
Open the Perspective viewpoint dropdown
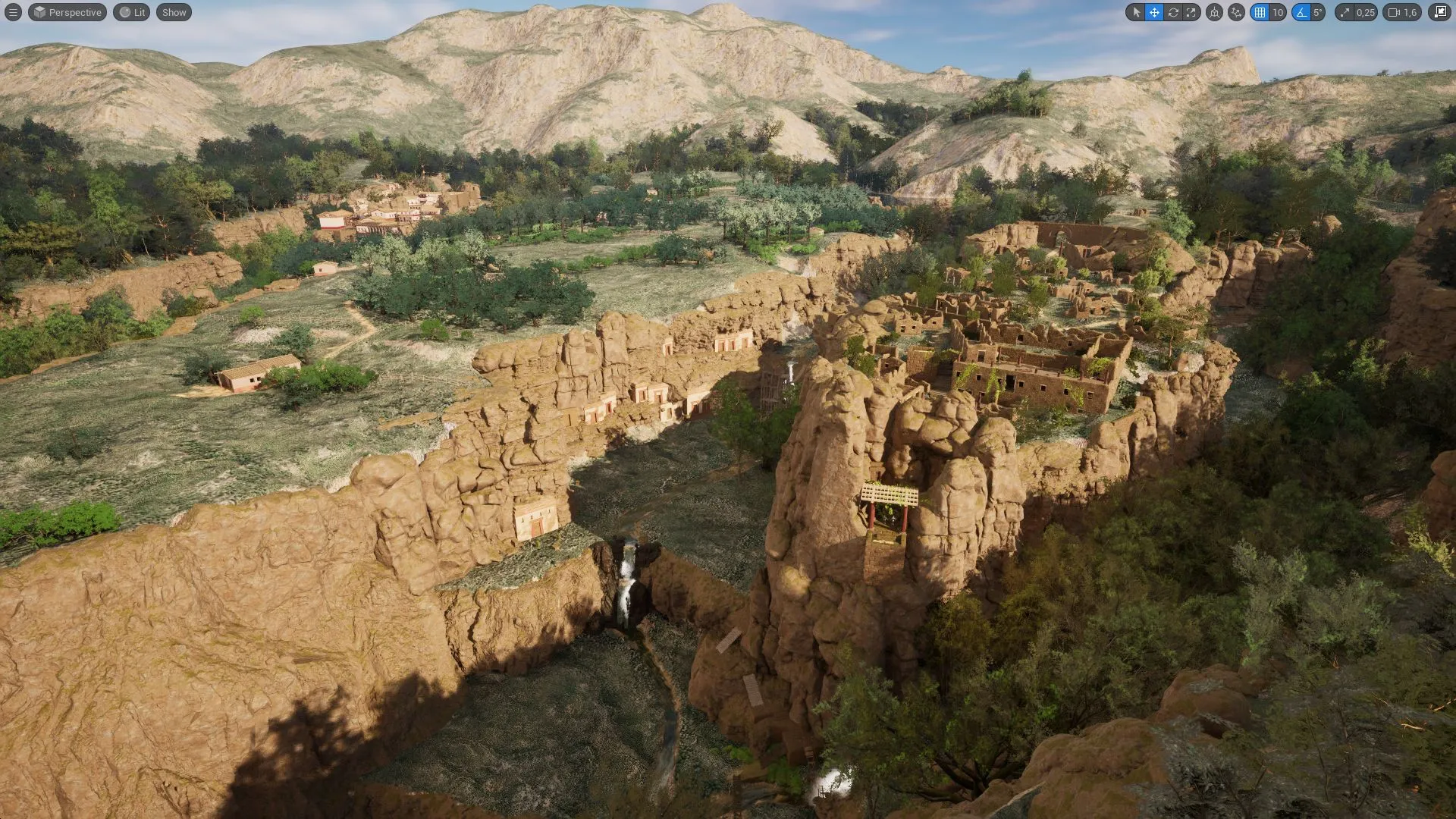67,12
